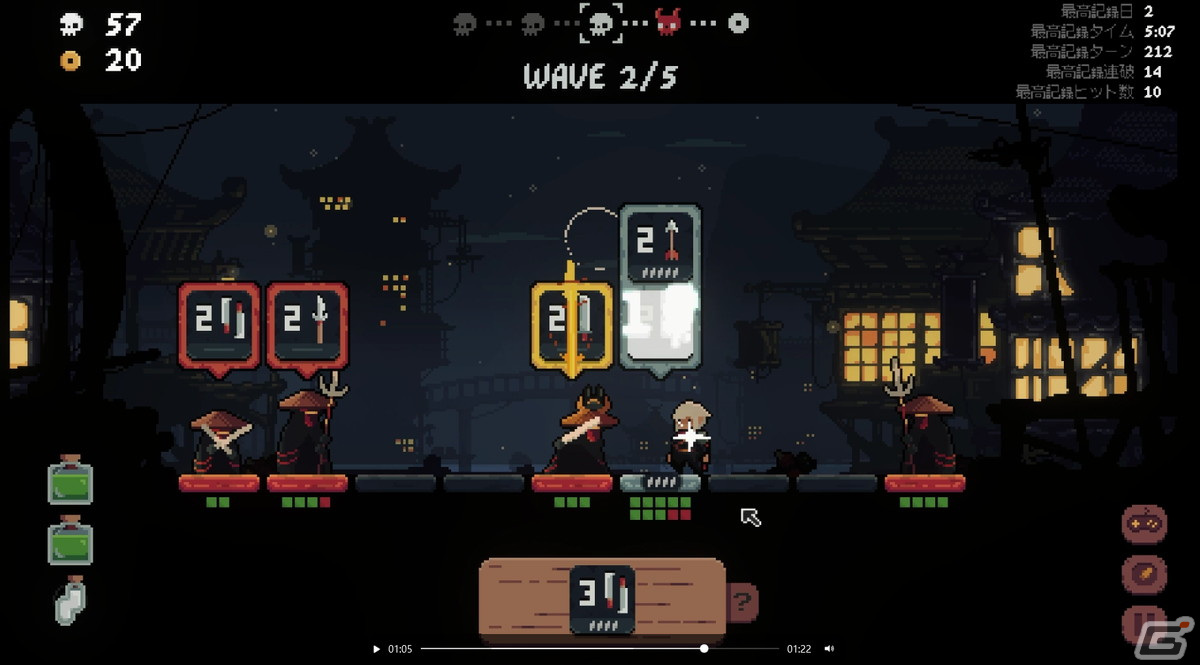1200x665 pixels.
Task: Select the 3-damage sword attack tile
Action: click(603, 599)
